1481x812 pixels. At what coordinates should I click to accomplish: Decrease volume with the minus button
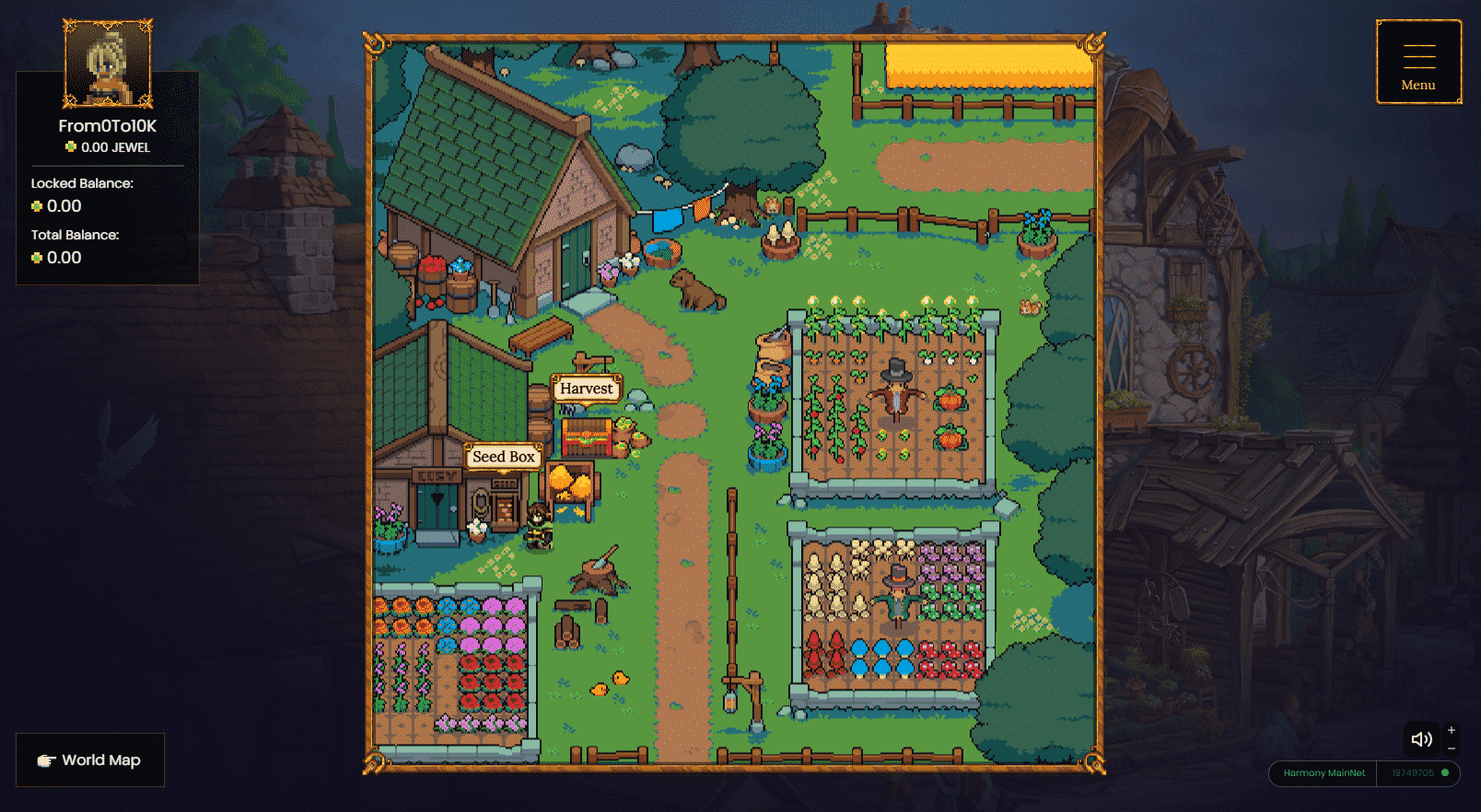tap(1452, 748)
